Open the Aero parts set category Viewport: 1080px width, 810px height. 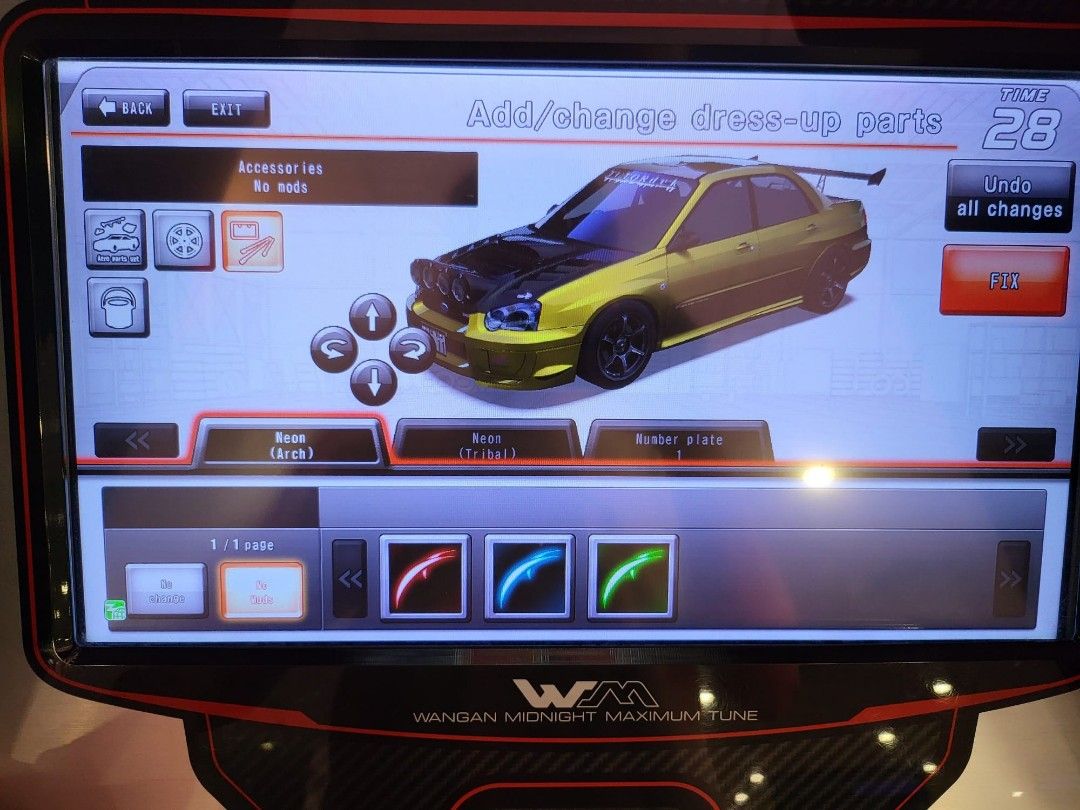pyautogui.click(x=115, y=240)
